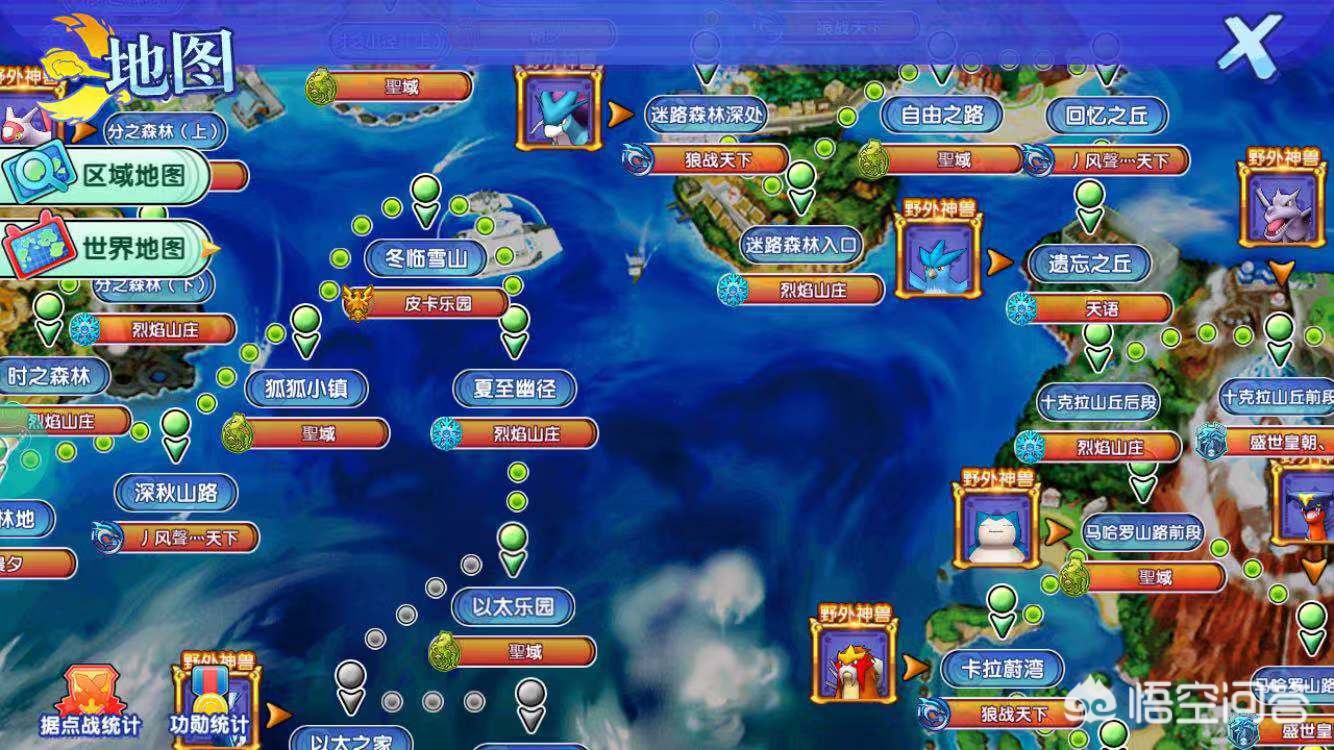Open the 自由之路 location
The width and height of the screenshot is (1334, 750).
[x=942, y=115]
